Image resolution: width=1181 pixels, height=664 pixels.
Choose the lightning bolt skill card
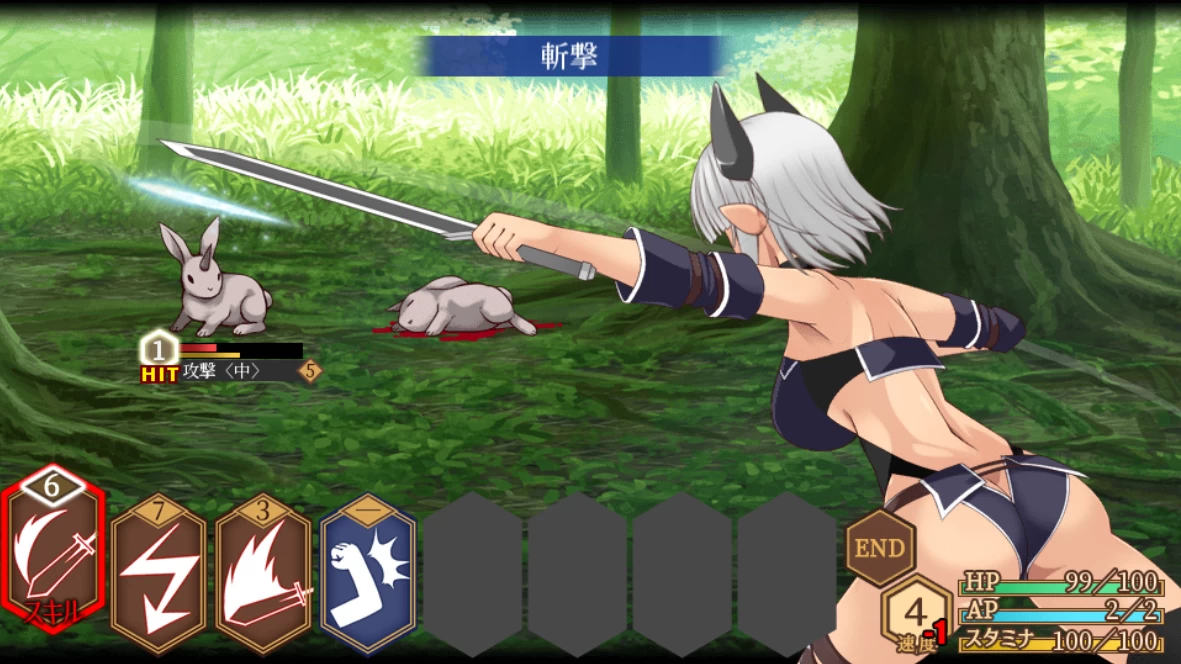click(x=158, y=573)
